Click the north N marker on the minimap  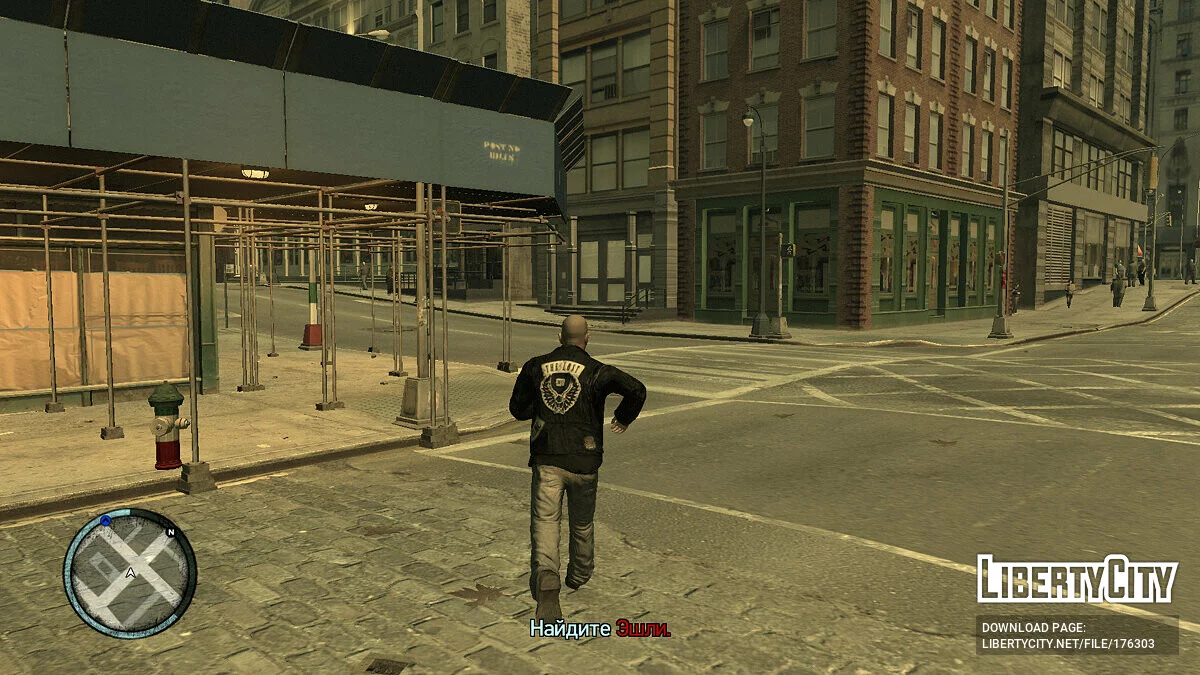170,533
